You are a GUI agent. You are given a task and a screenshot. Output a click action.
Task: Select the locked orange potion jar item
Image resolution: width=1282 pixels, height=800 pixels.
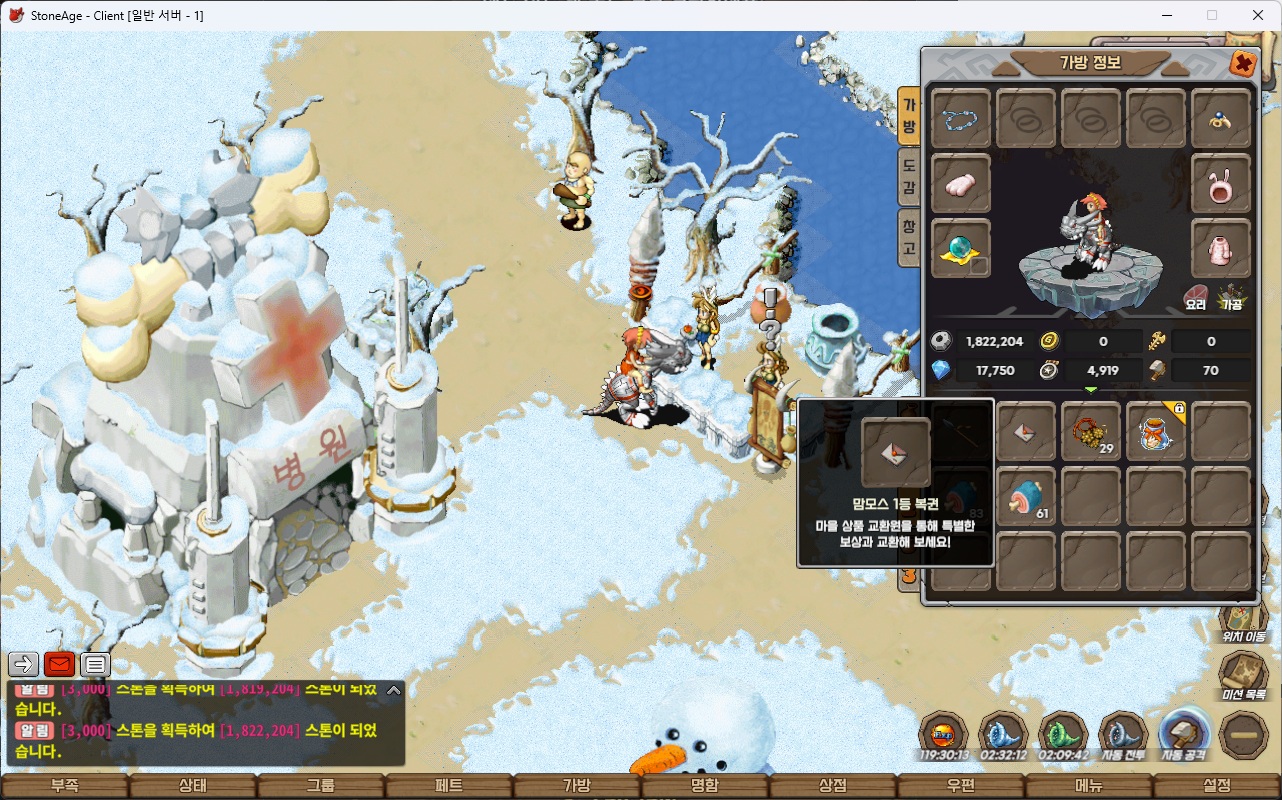(1156, 431)
